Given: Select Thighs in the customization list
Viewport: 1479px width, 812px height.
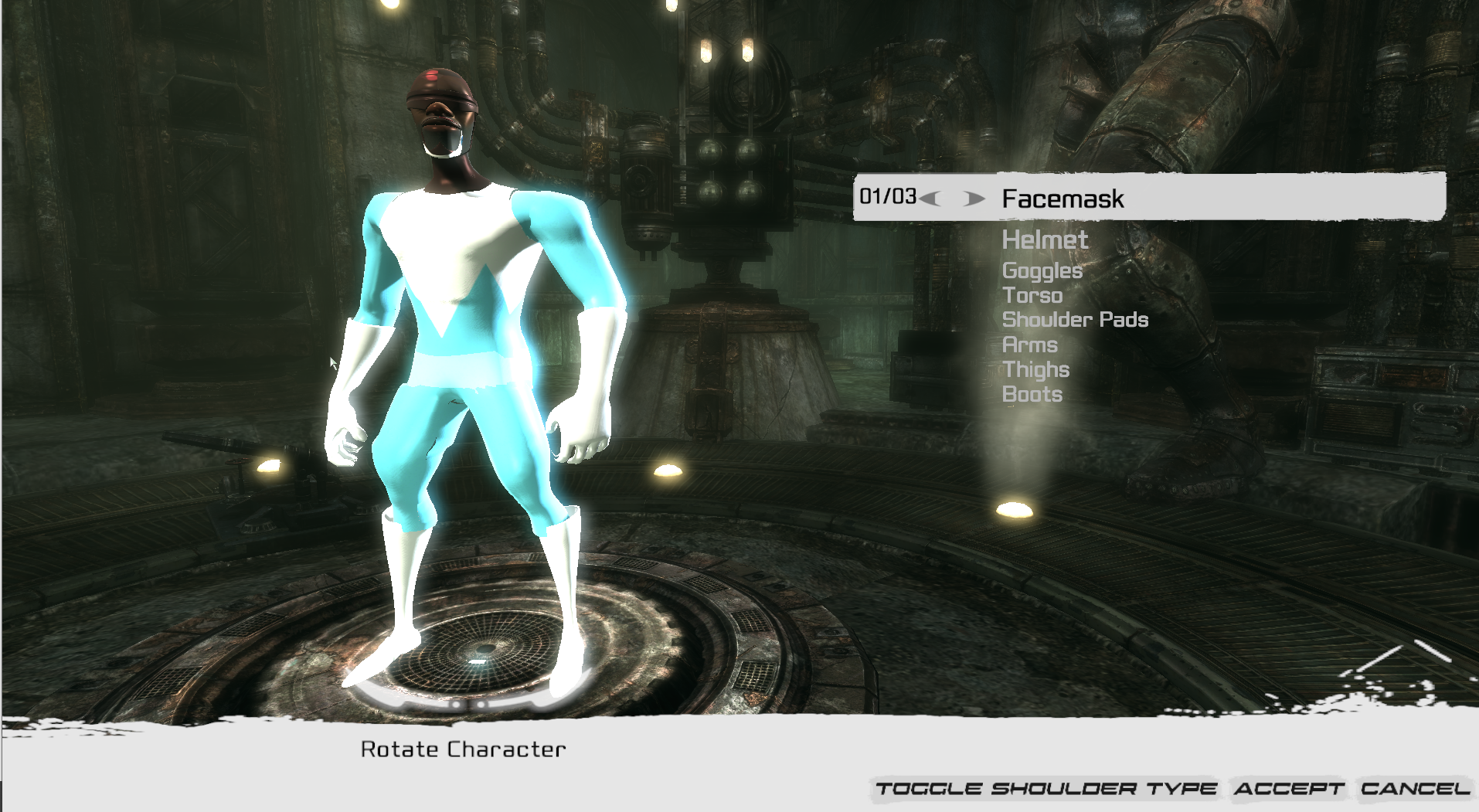Looking at the screenshot, I should [x=1035, y=369].
